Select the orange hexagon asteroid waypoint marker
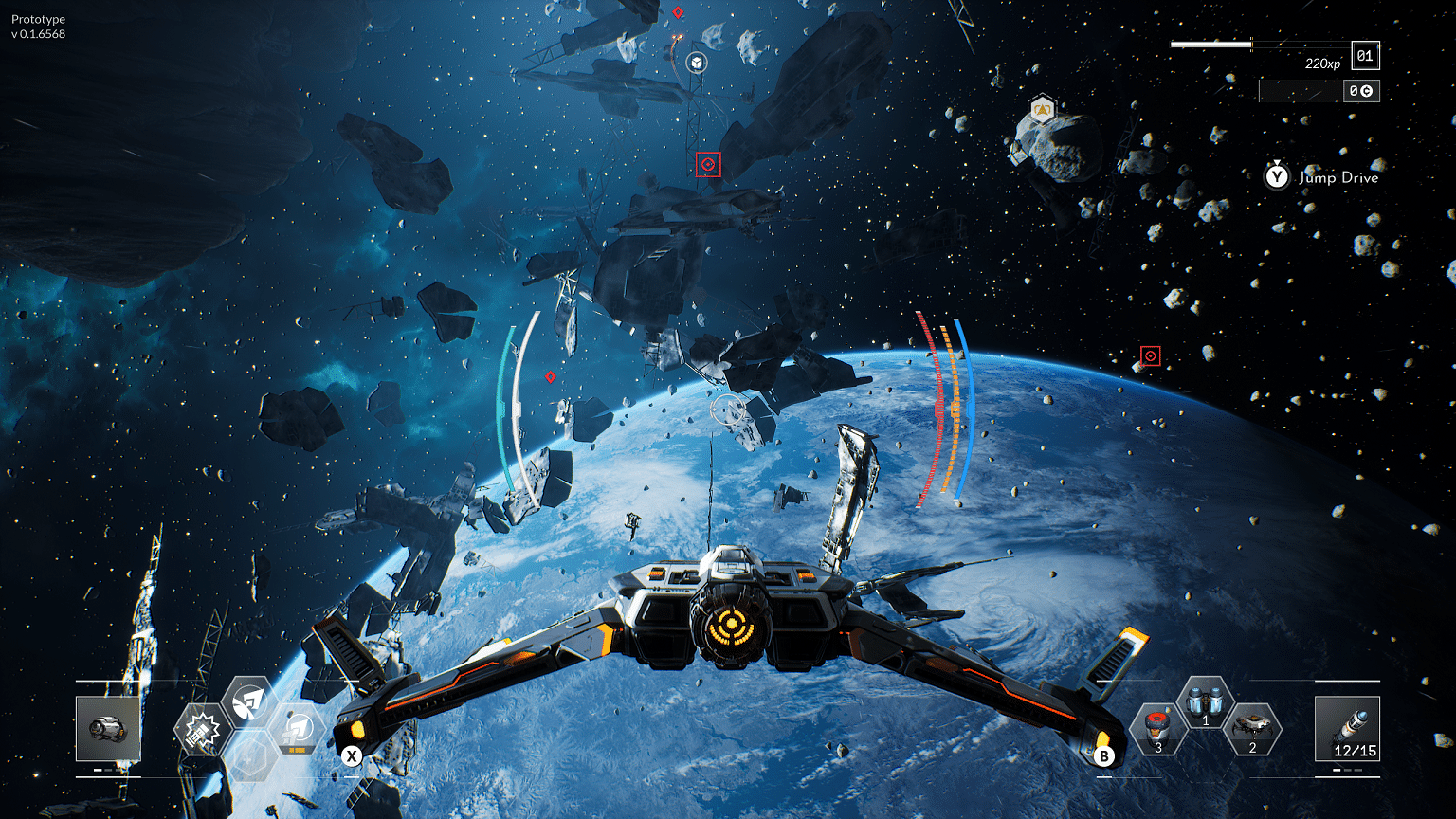The height and width of the screenshot is (819, 1456). [x=1042, y=110]
